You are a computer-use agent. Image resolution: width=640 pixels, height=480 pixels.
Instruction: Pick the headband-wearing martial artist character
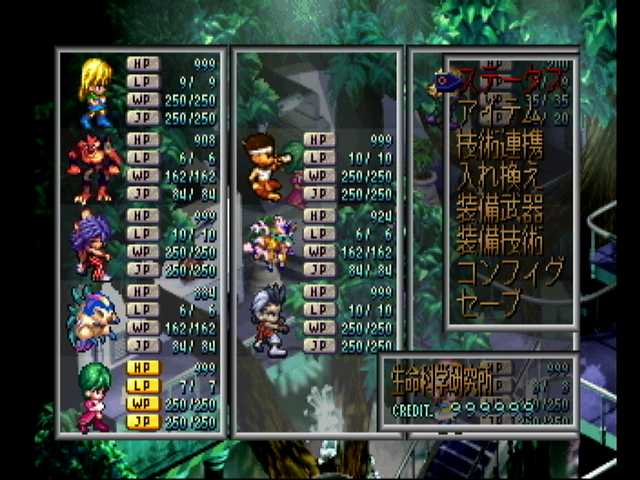click(268, 168)
